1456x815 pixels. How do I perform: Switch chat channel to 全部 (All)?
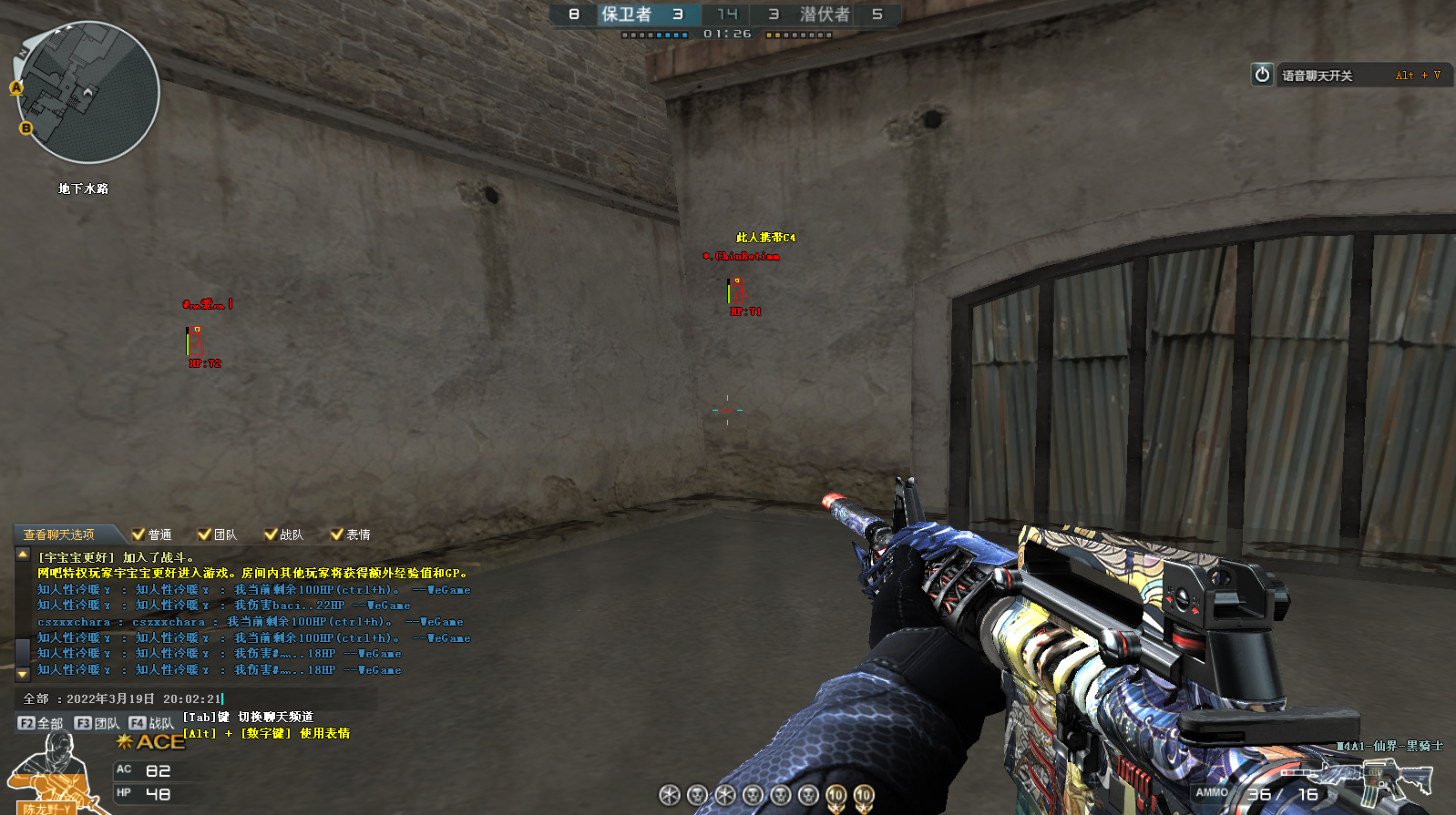click(41, 723)
